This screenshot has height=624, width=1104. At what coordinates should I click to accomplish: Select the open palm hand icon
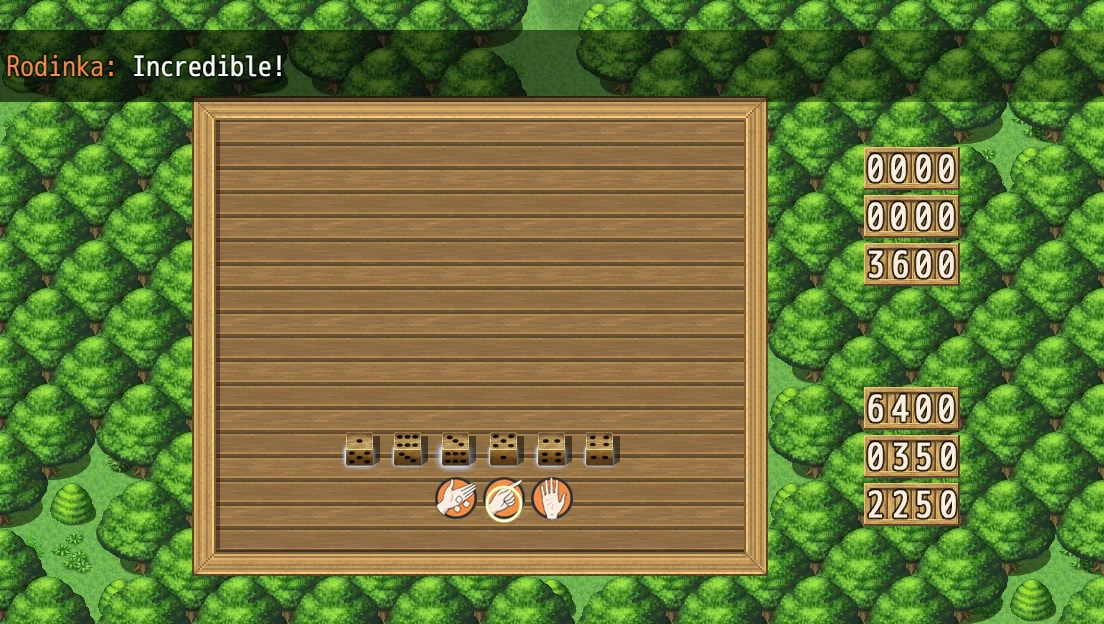coord(552,498)
